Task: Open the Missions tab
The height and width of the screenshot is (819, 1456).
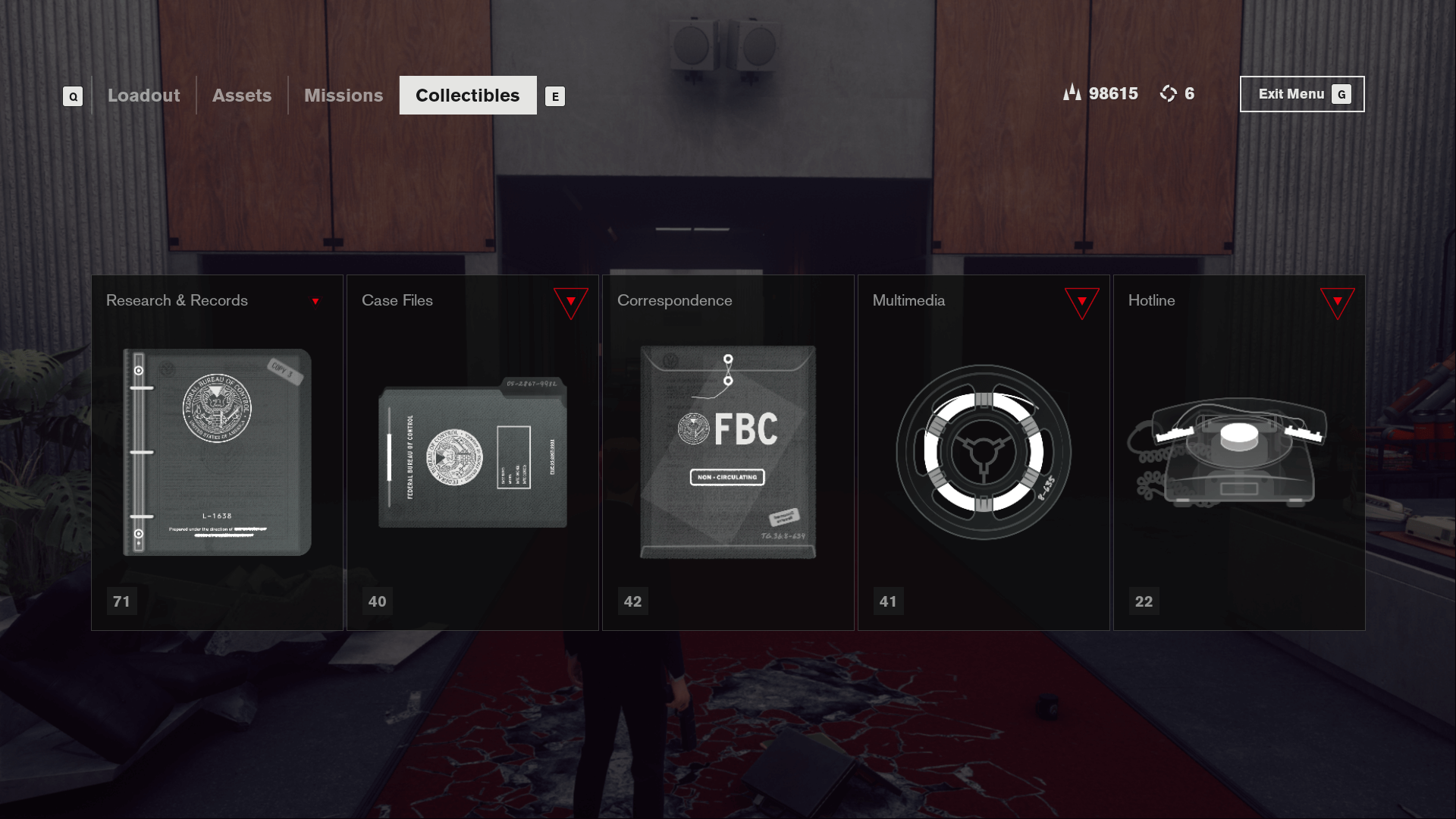Action: [x=343, y=96]
